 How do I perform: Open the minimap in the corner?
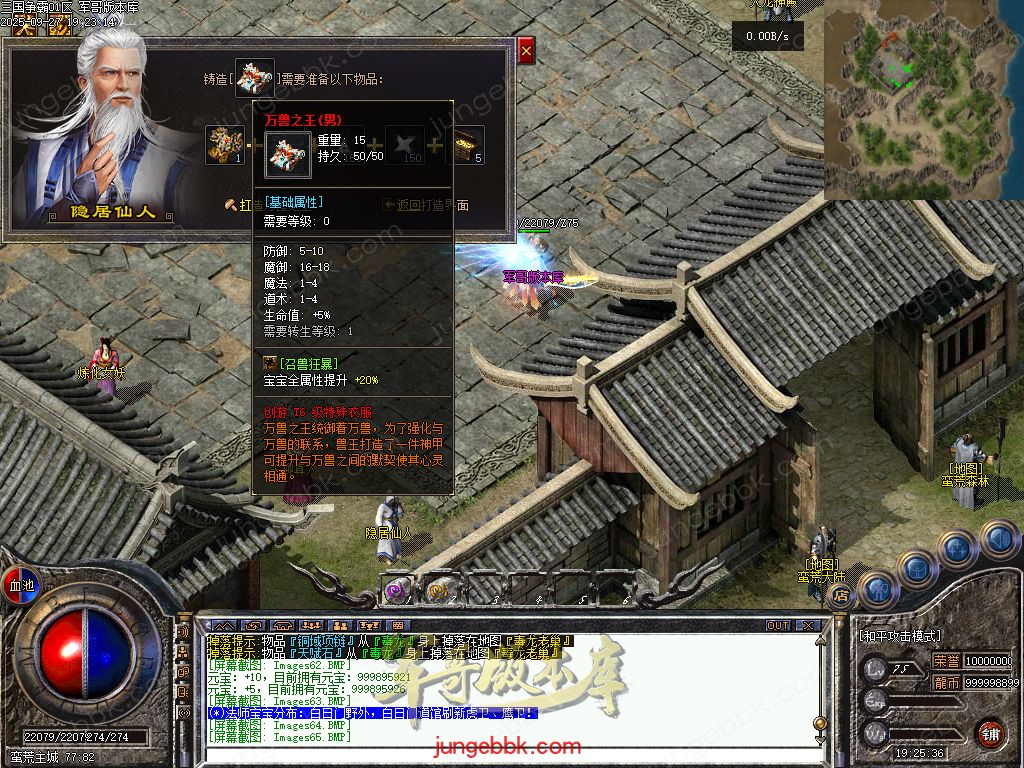tap(923, 100)
